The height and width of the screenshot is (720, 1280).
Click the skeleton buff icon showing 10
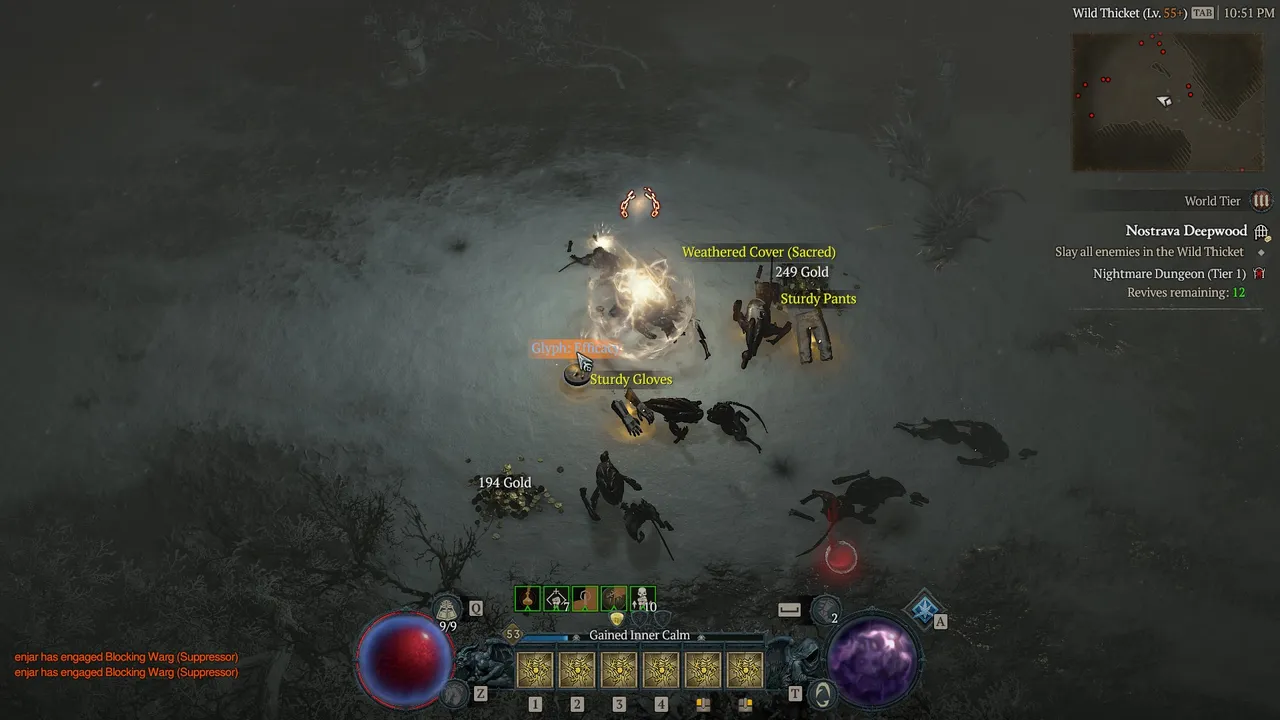643,599
